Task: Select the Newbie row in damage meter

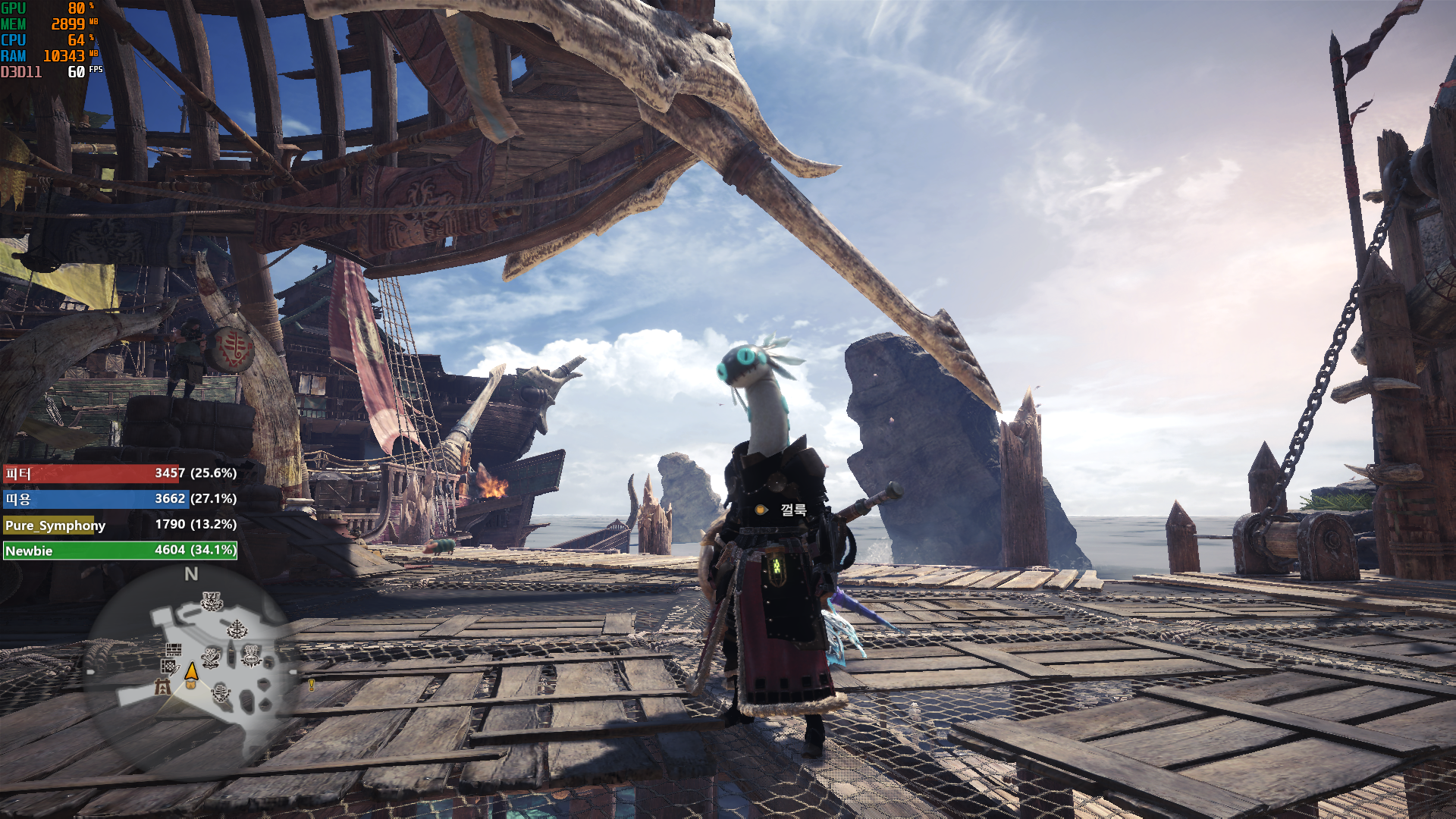Action: pos(120,551)
